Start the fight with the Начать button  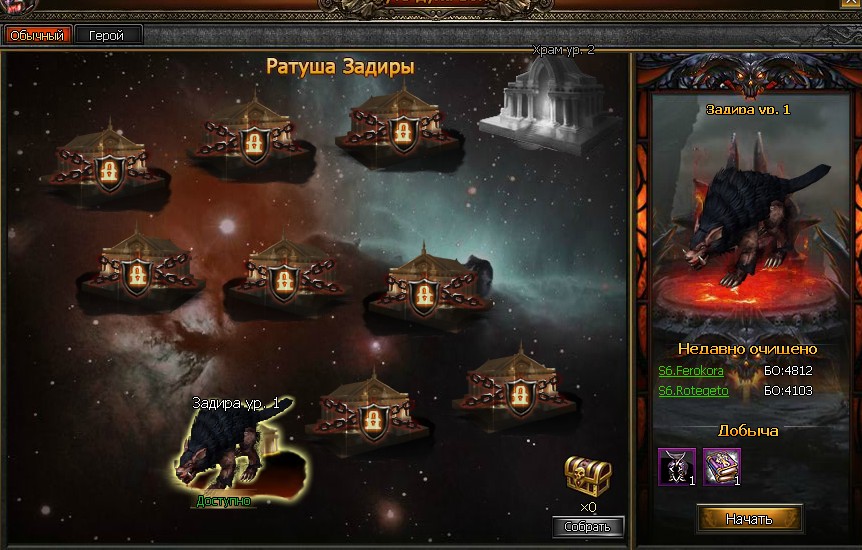click(x=749, y=519)
